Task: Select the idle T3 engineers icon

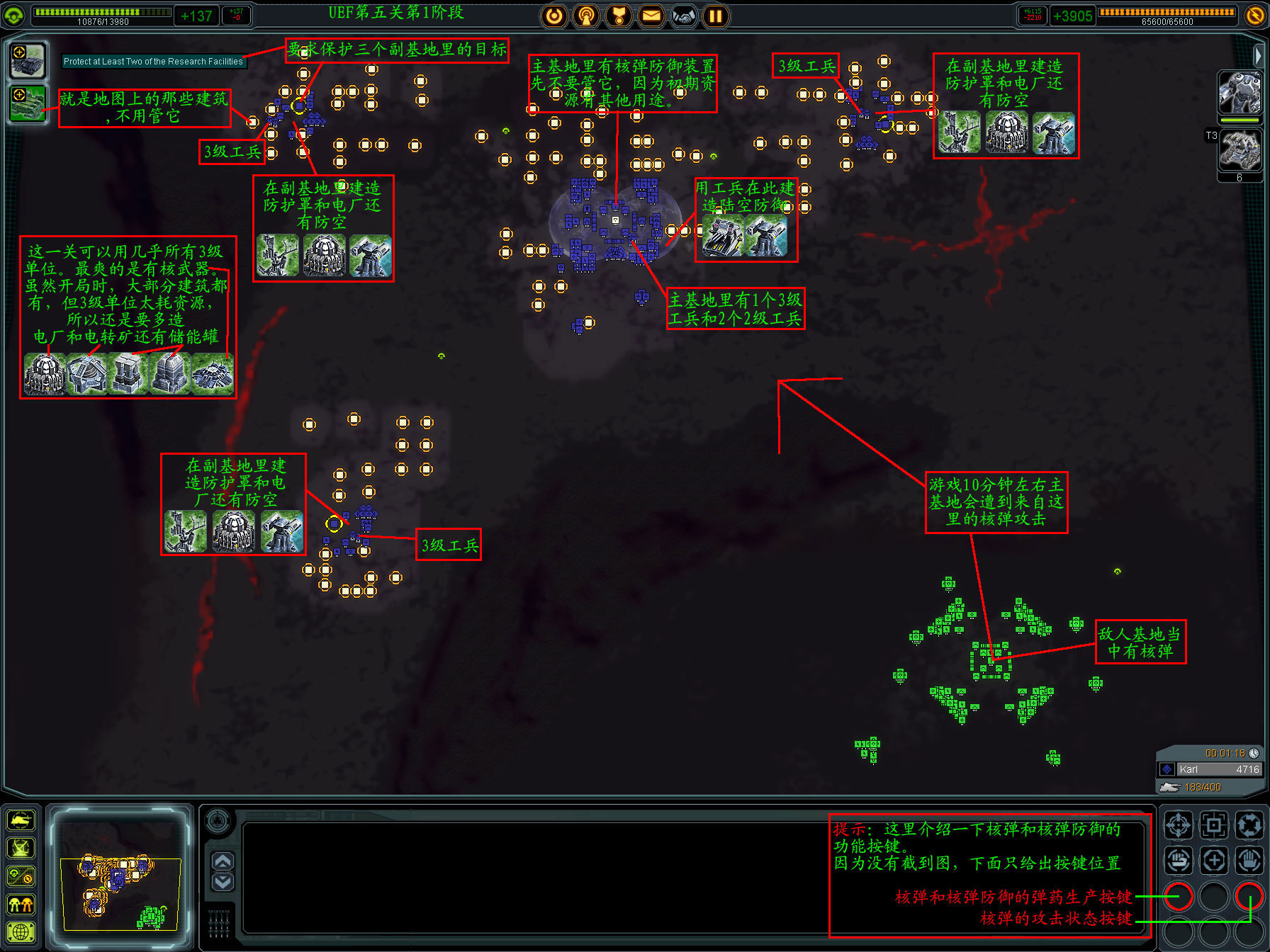Action: pos(1239,150)
